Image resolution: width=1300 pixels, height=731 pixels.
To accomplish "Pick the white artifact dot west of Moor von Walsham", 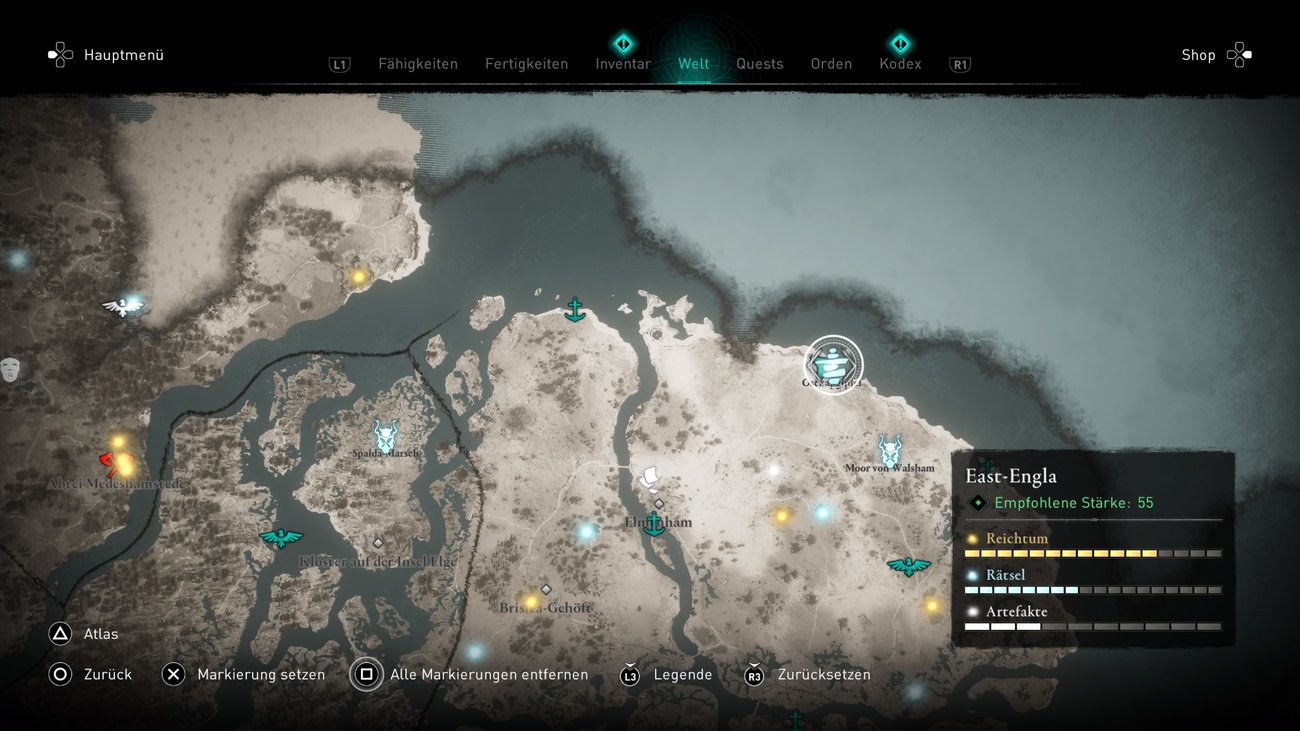I will point(773,470).
